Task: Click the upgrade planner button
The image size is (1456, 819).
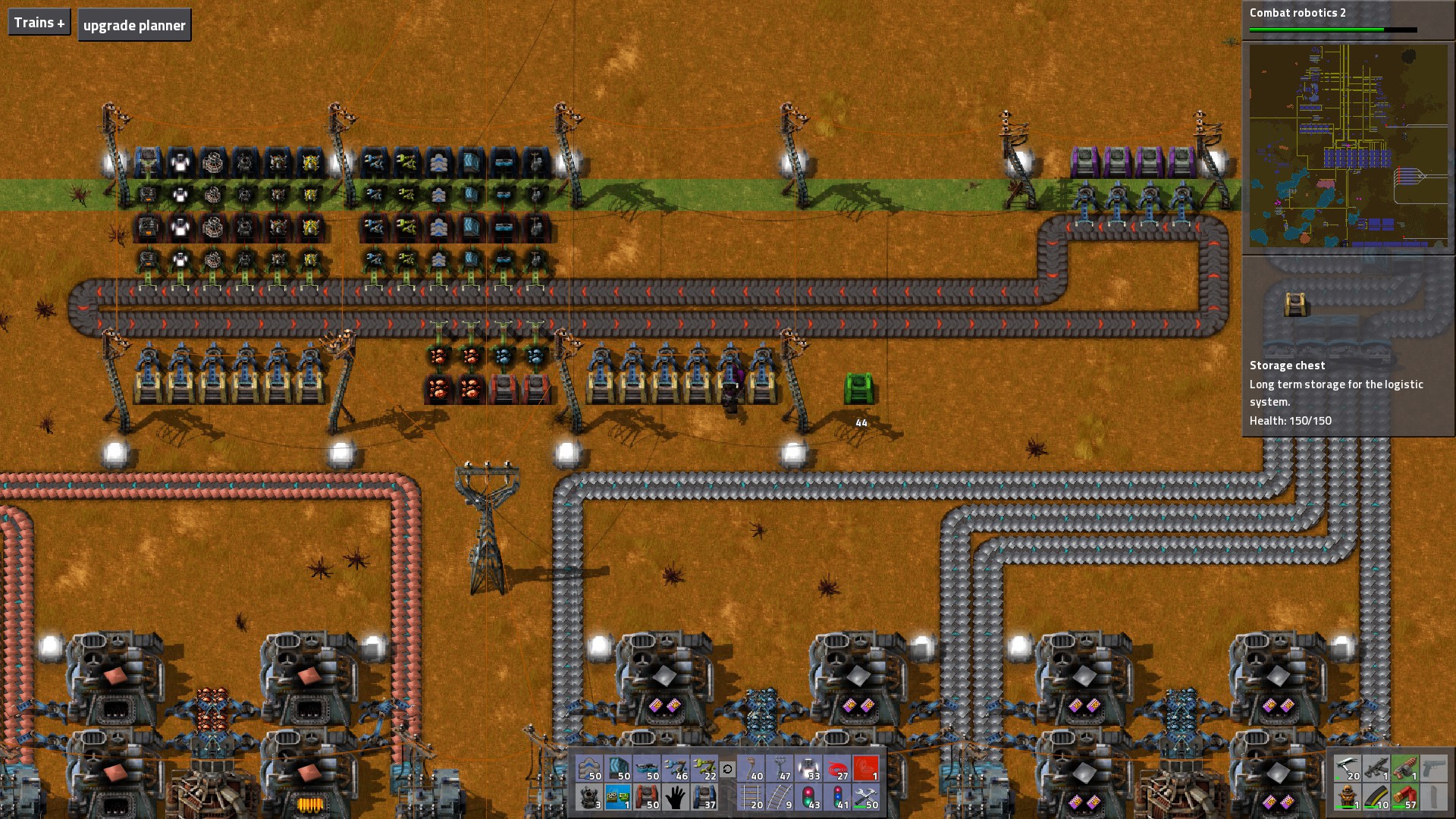Action: pyautogui.click(x=134, y=25)
